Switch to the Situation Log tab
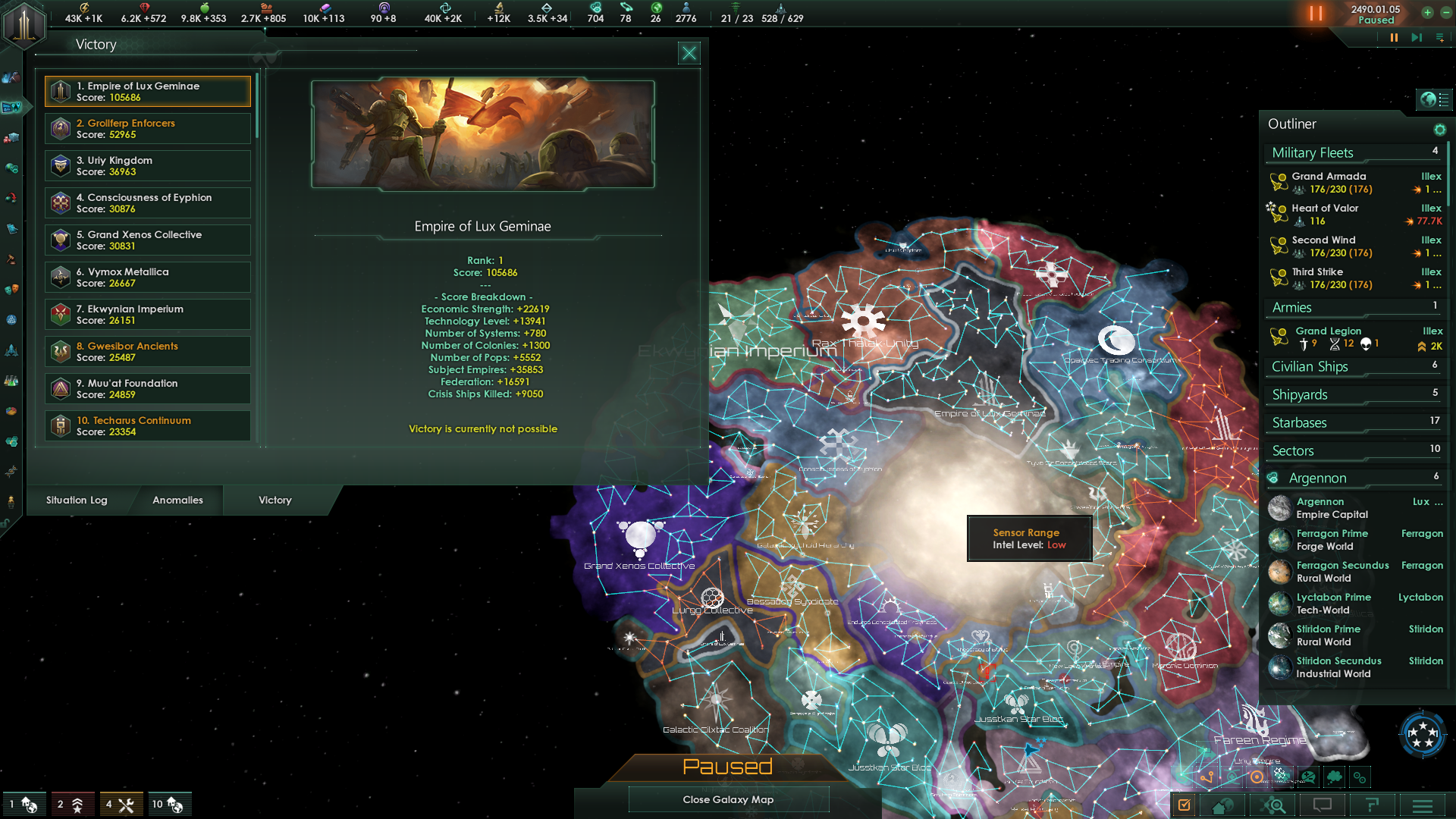The width and height of the screenshot is (1456, 819). [77, 500]
